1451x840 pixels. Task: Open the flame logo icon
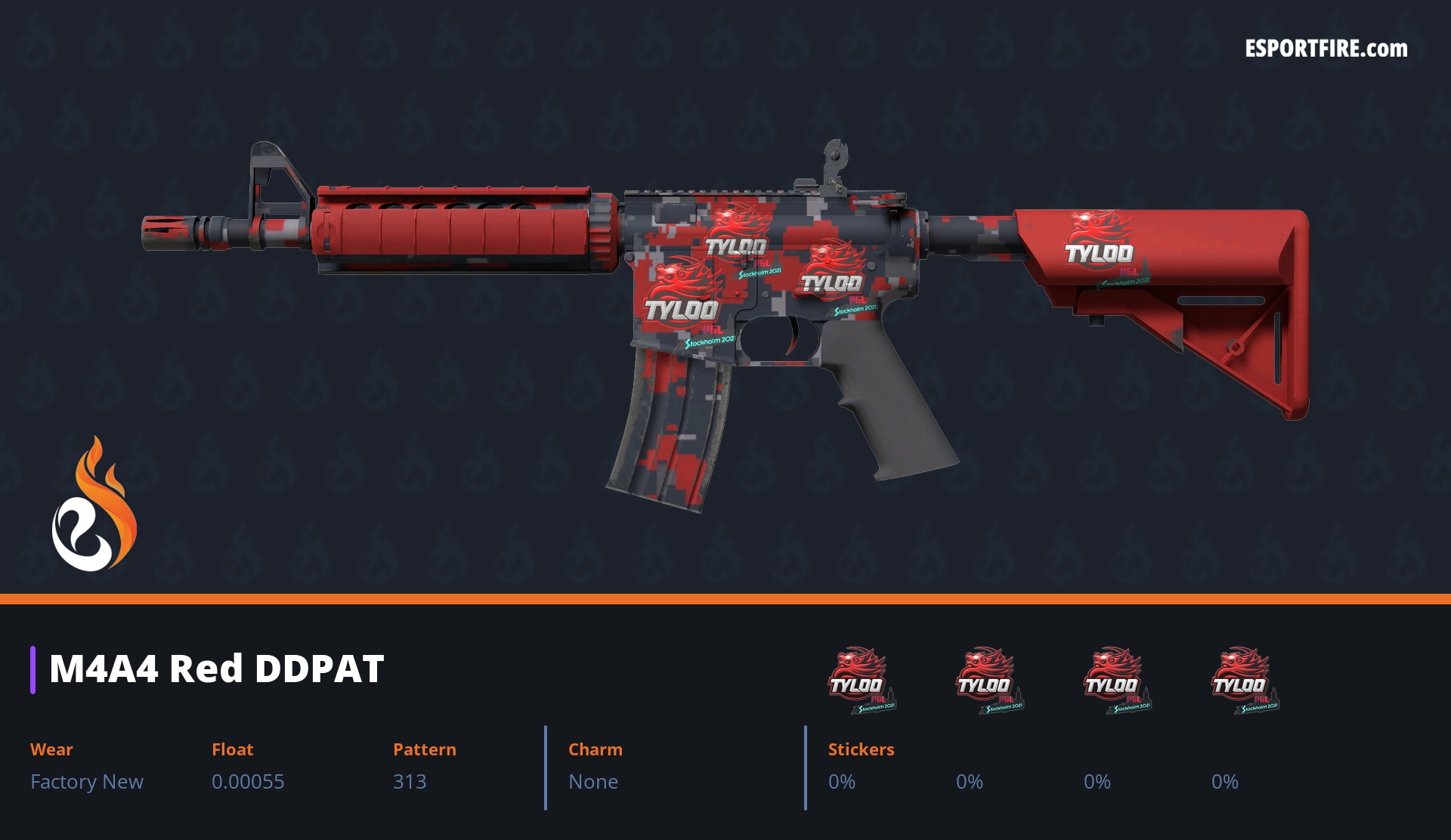click(94, 505)
